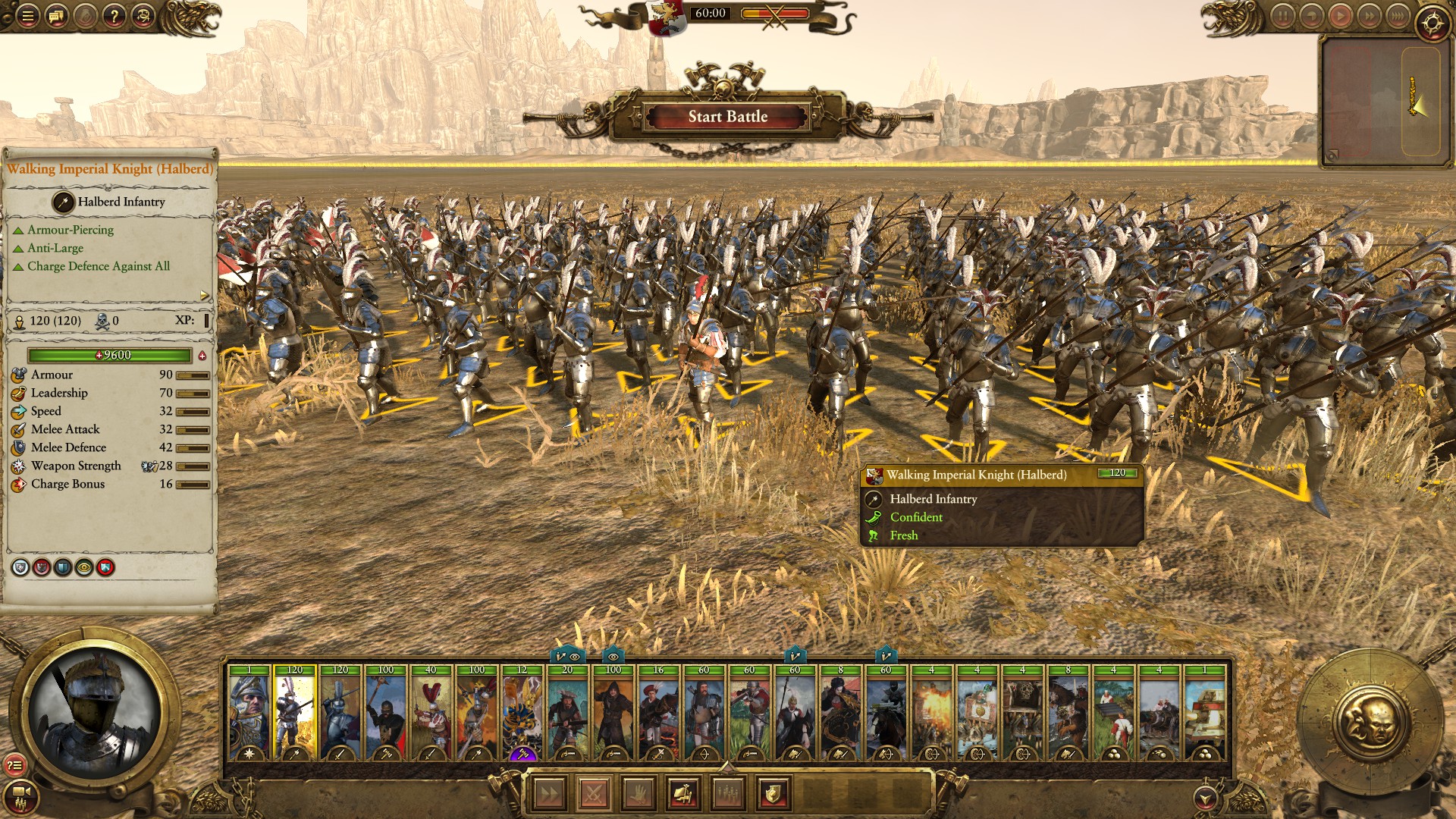
Task: Select the hooded 100-man unit card
Action: pos(613,713)
